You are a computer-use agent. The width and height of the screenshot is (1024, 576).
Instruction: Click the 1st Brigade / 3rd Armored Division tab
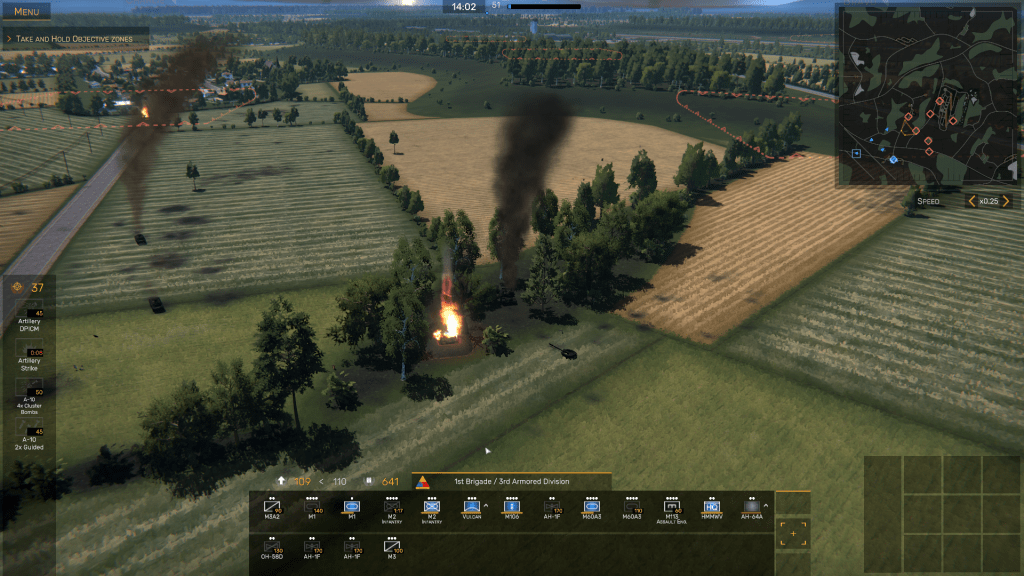point(509,482)
